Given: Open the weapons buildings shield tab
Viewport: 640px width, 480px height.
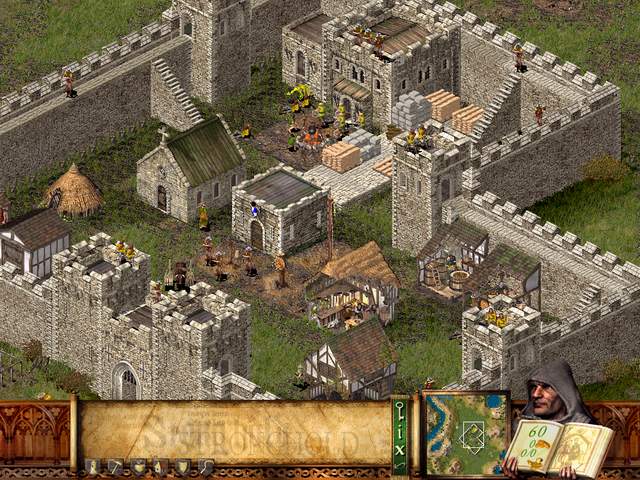Looking at the screenshot, I should (183, 466).
